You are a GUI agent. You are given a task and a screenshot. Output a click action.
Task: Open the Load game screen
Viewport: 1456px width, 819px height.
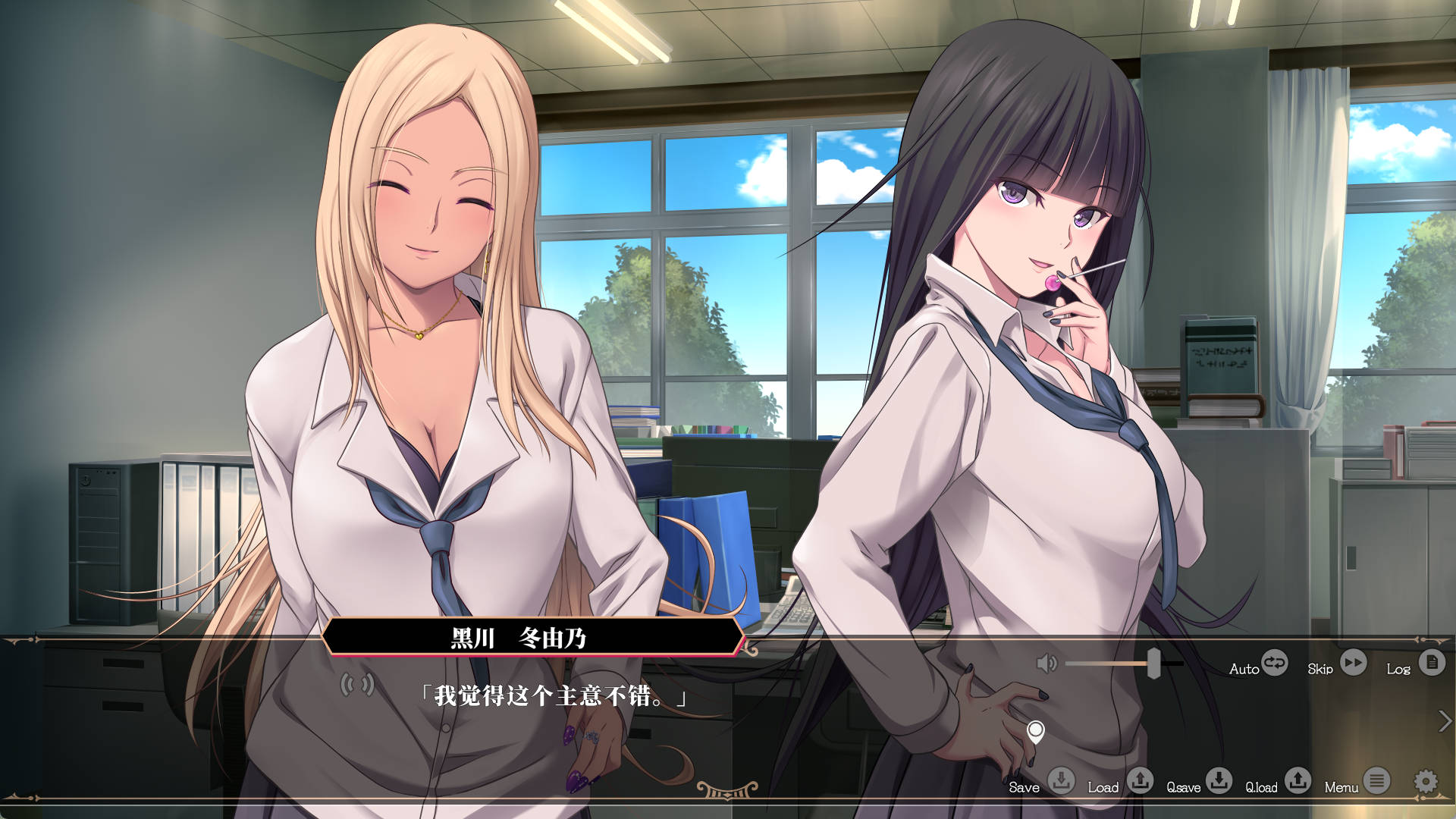point(1140,780)
